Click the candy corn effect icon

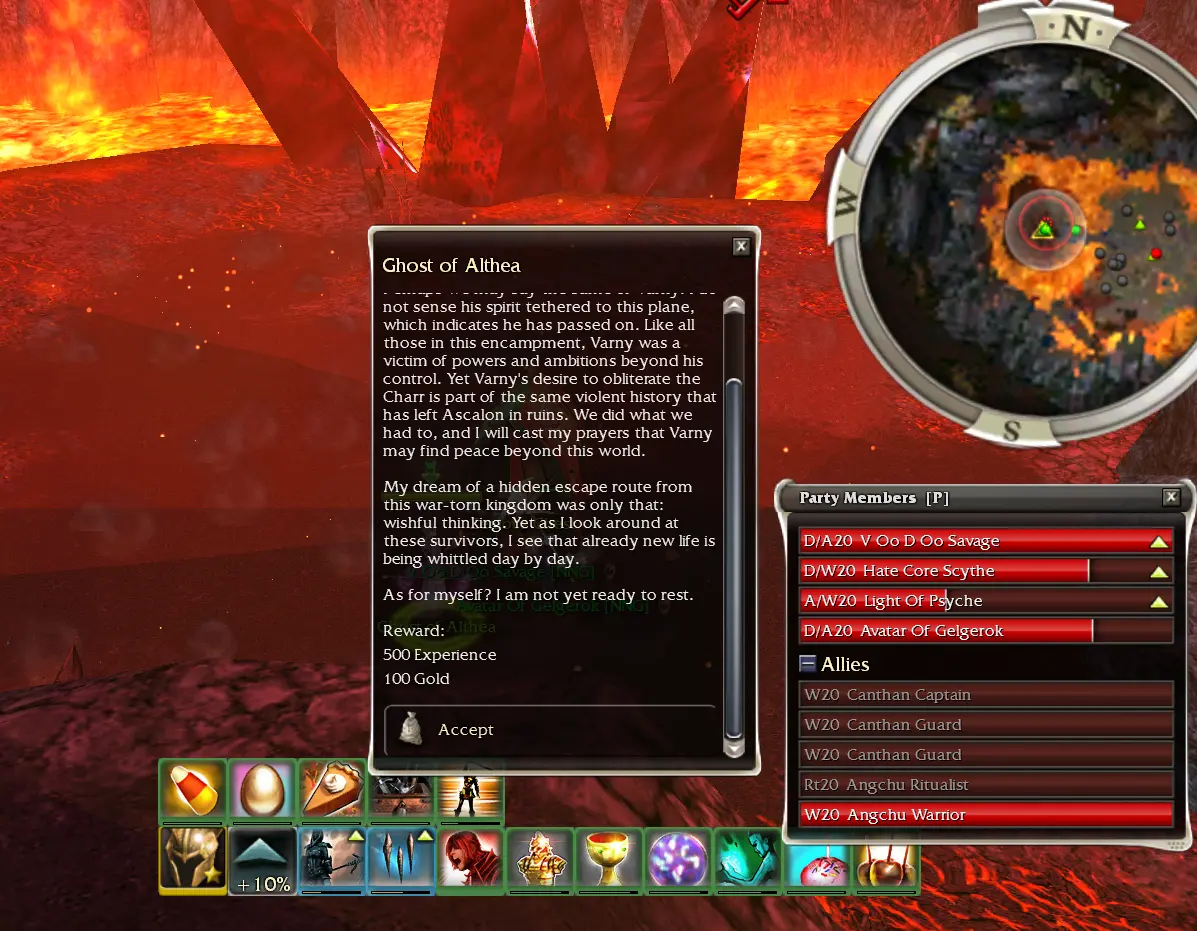(x=192, y=791)
